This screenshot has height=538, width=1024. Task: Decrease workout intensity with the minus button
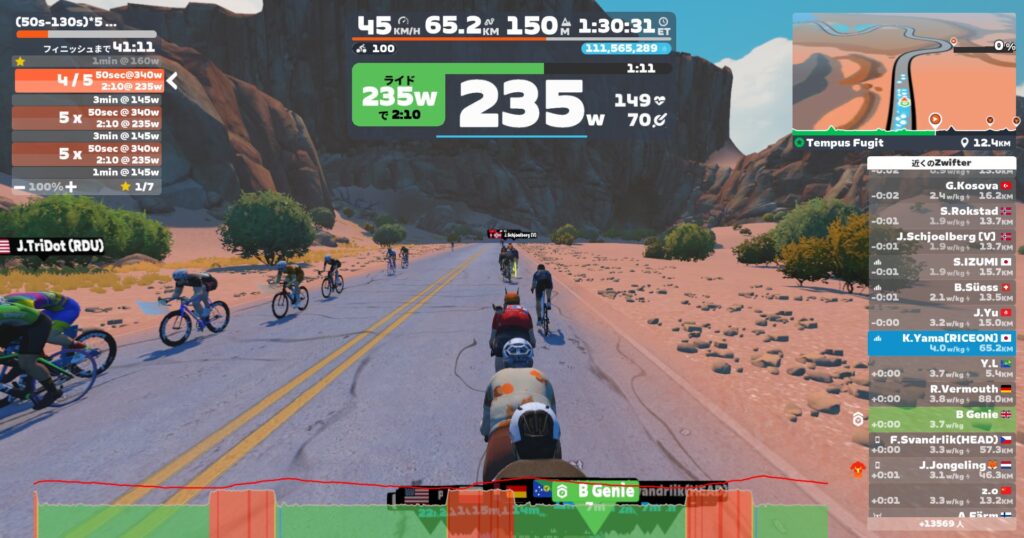tap(20, 187)
